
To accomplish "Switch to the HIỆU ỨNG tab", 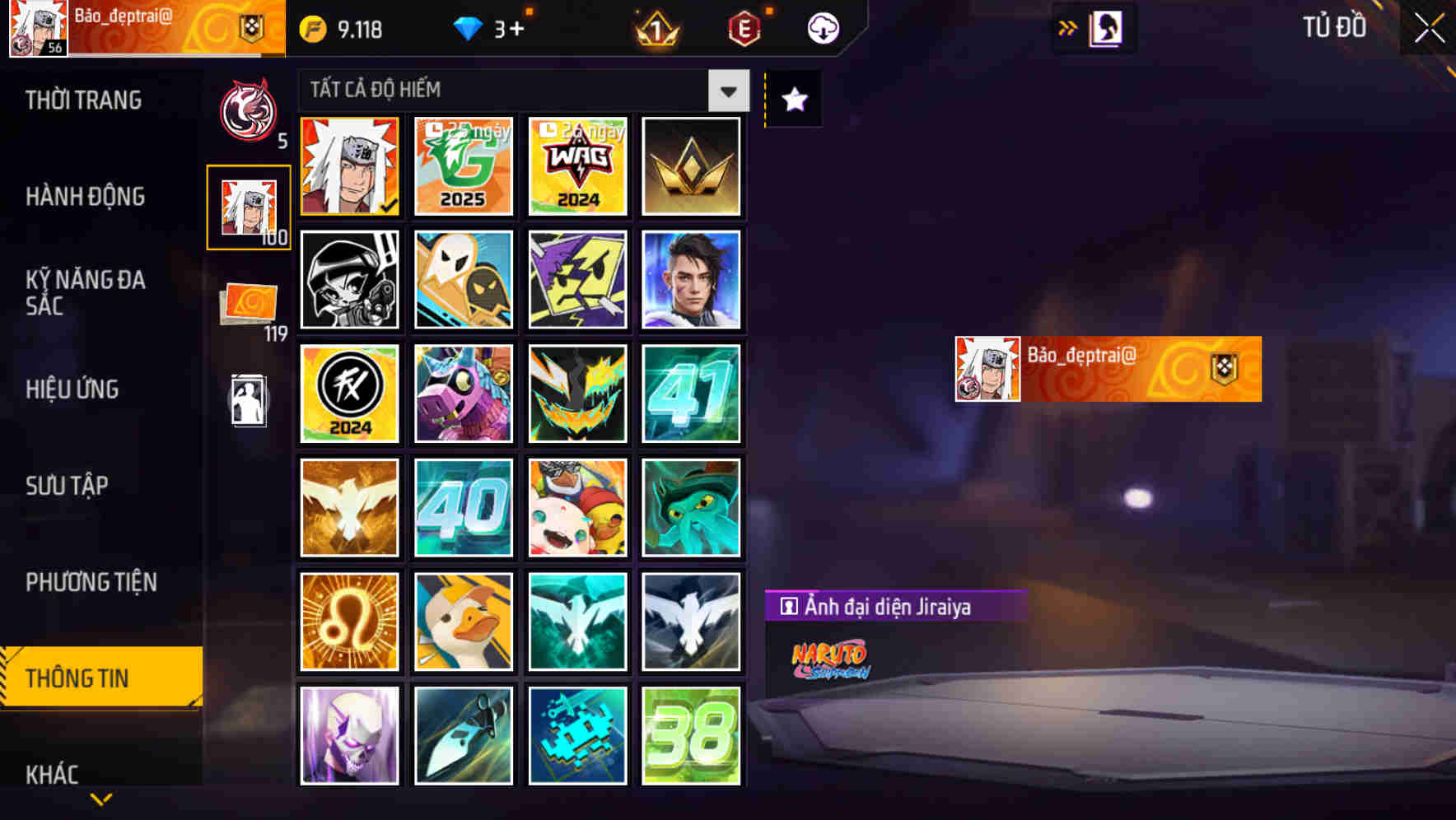I will (72, 389).
